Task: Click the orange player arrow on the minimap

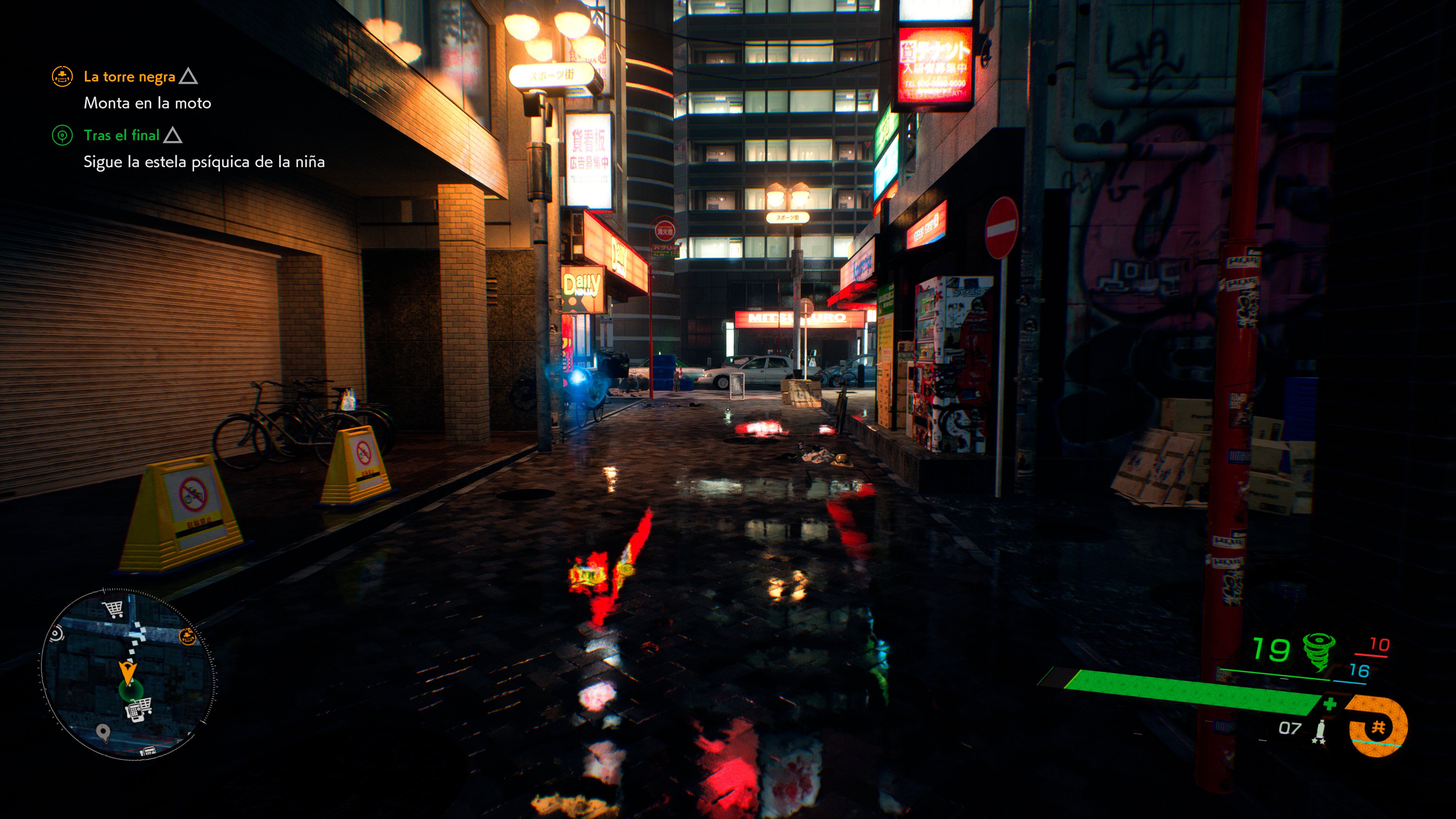Action: pos(128,672)
